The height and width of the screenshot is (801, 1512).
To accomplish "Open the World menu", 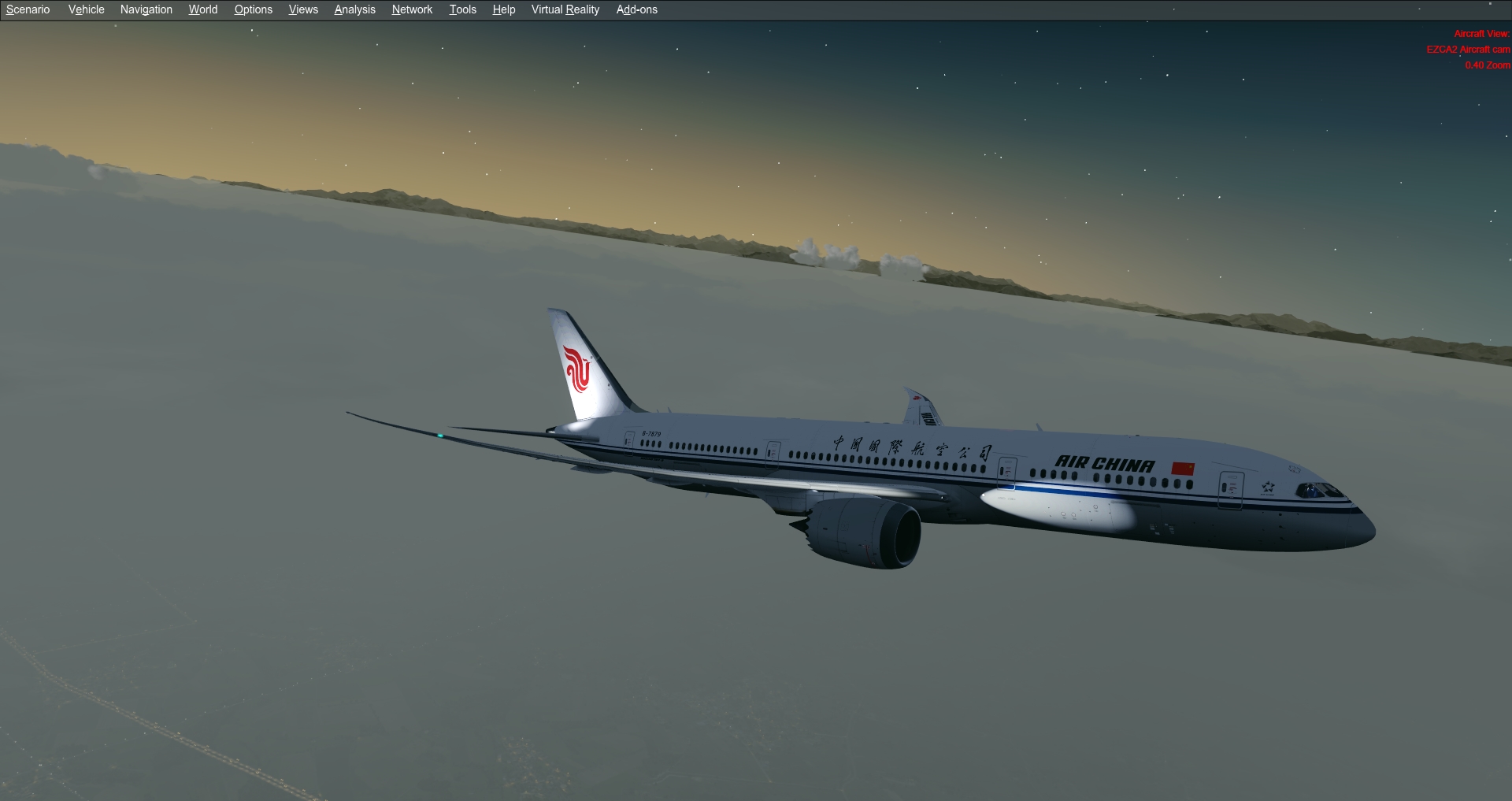I will pyautogui.click(x=202, y=9).
